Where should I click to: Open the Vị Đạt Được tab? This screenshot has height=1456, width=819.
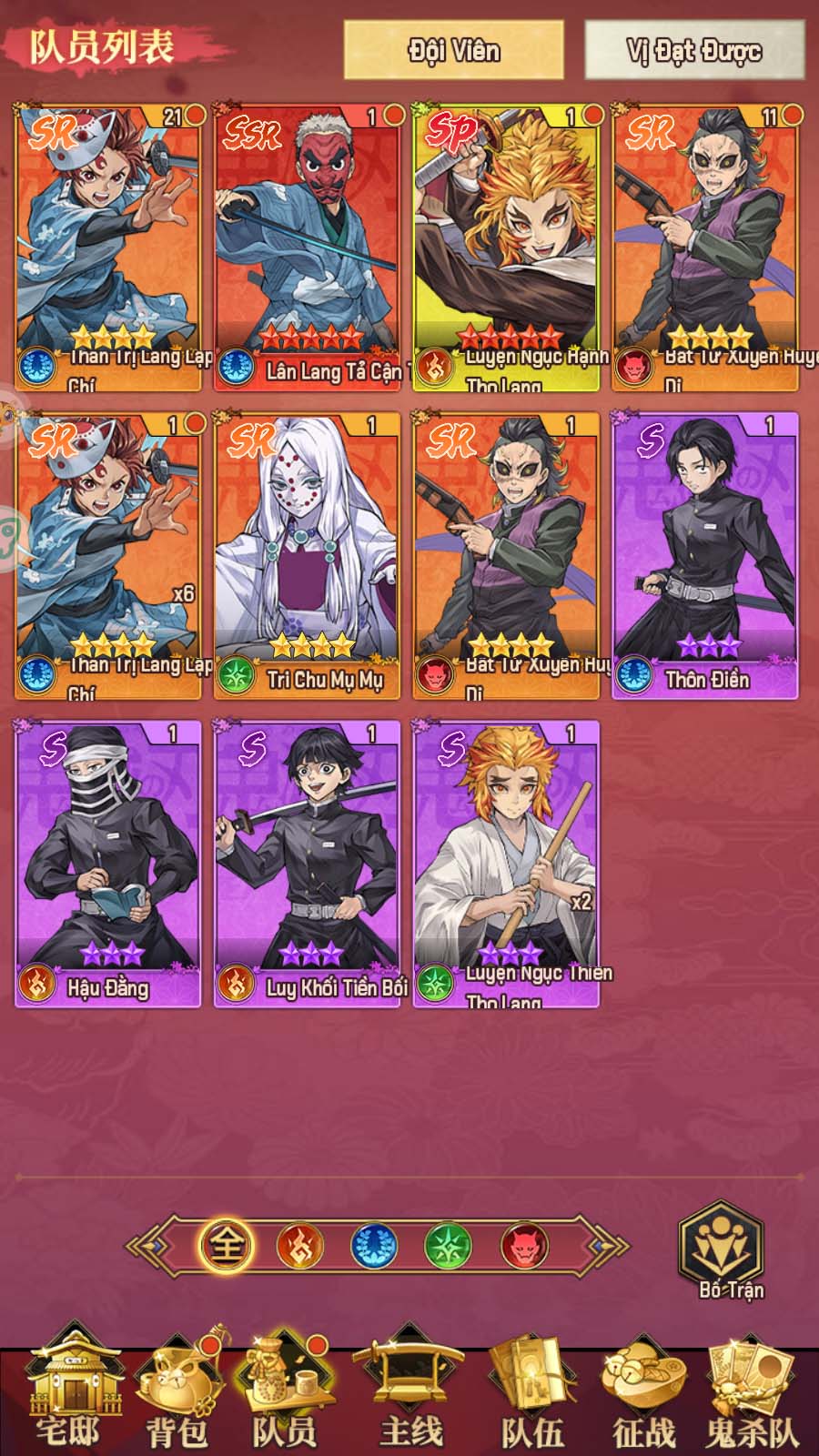pos(693,49)
